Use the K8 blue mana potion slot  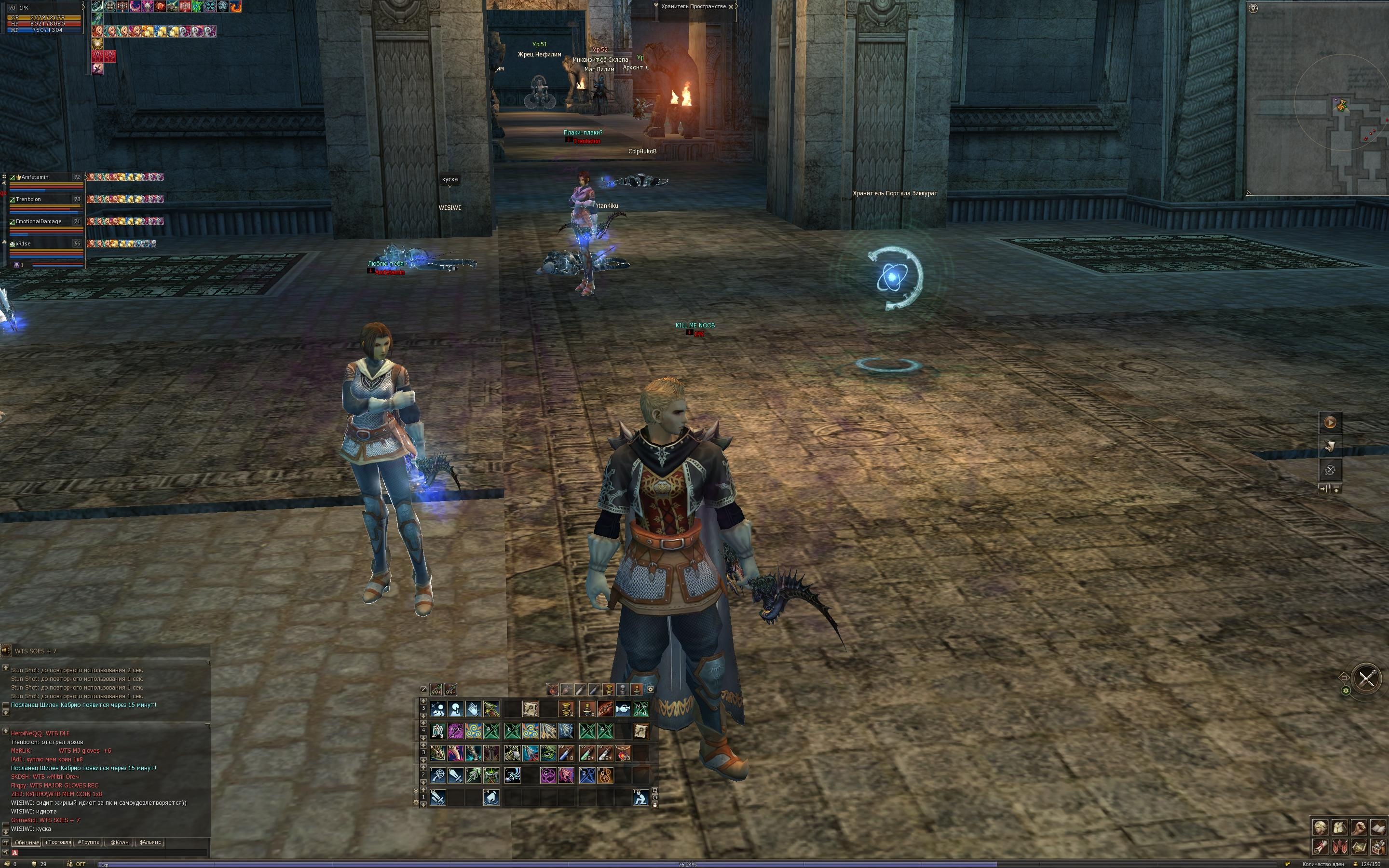(x=566, y=753)
